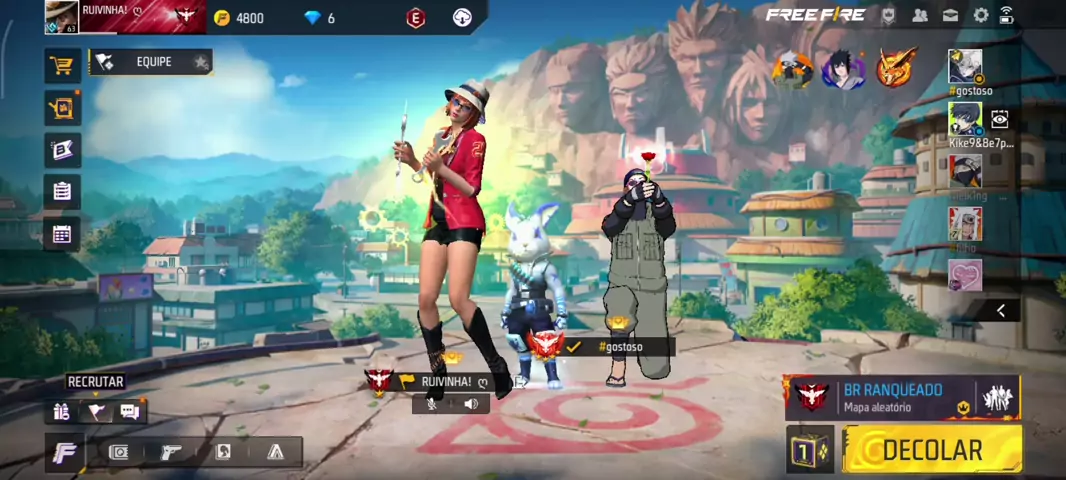Screen dimensions: 1066x480
Task: Toggle the speaker voice output
Action: (470, 404)
